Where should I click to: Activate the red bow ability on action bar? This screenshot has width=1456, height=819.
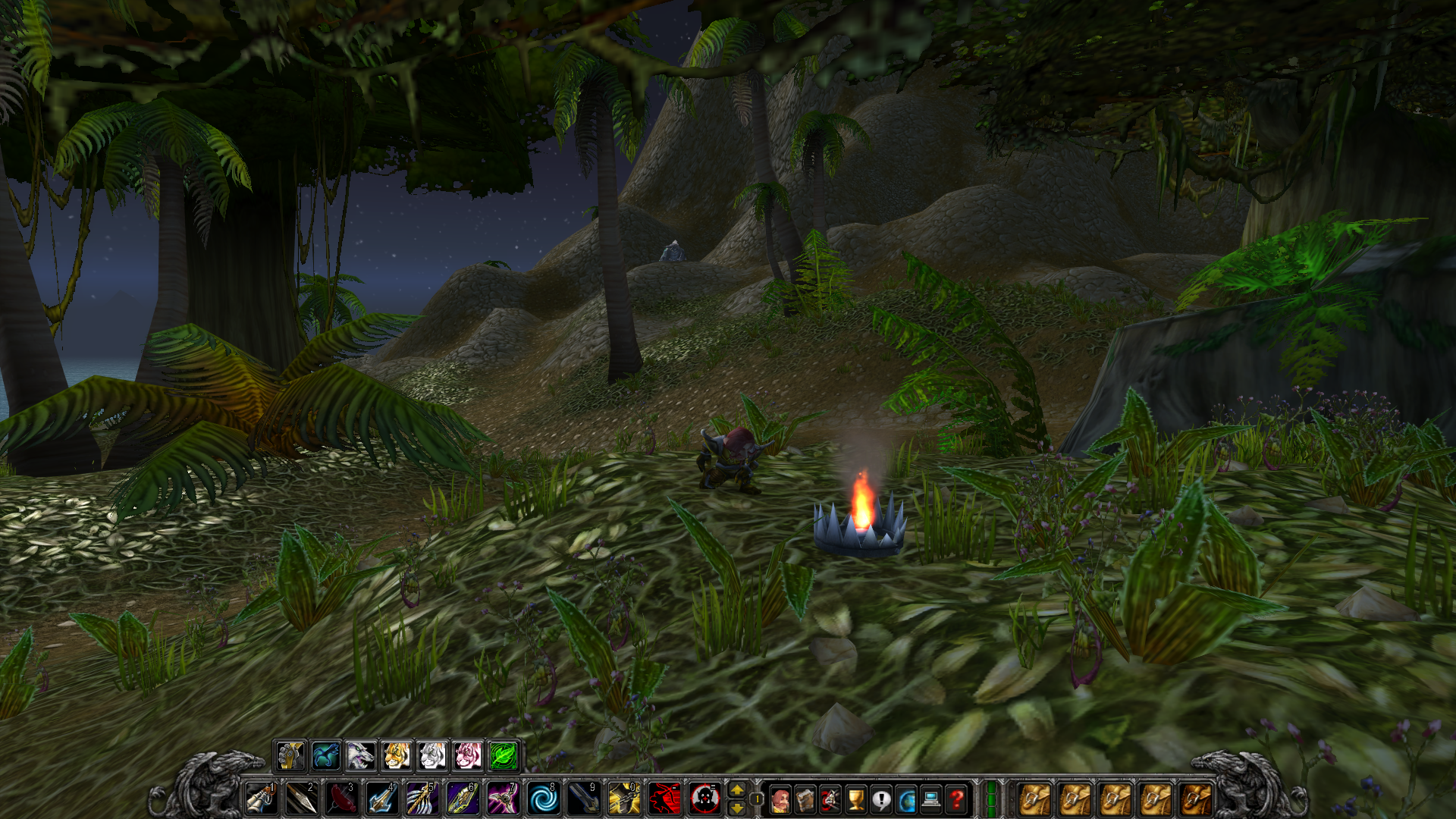664,799
